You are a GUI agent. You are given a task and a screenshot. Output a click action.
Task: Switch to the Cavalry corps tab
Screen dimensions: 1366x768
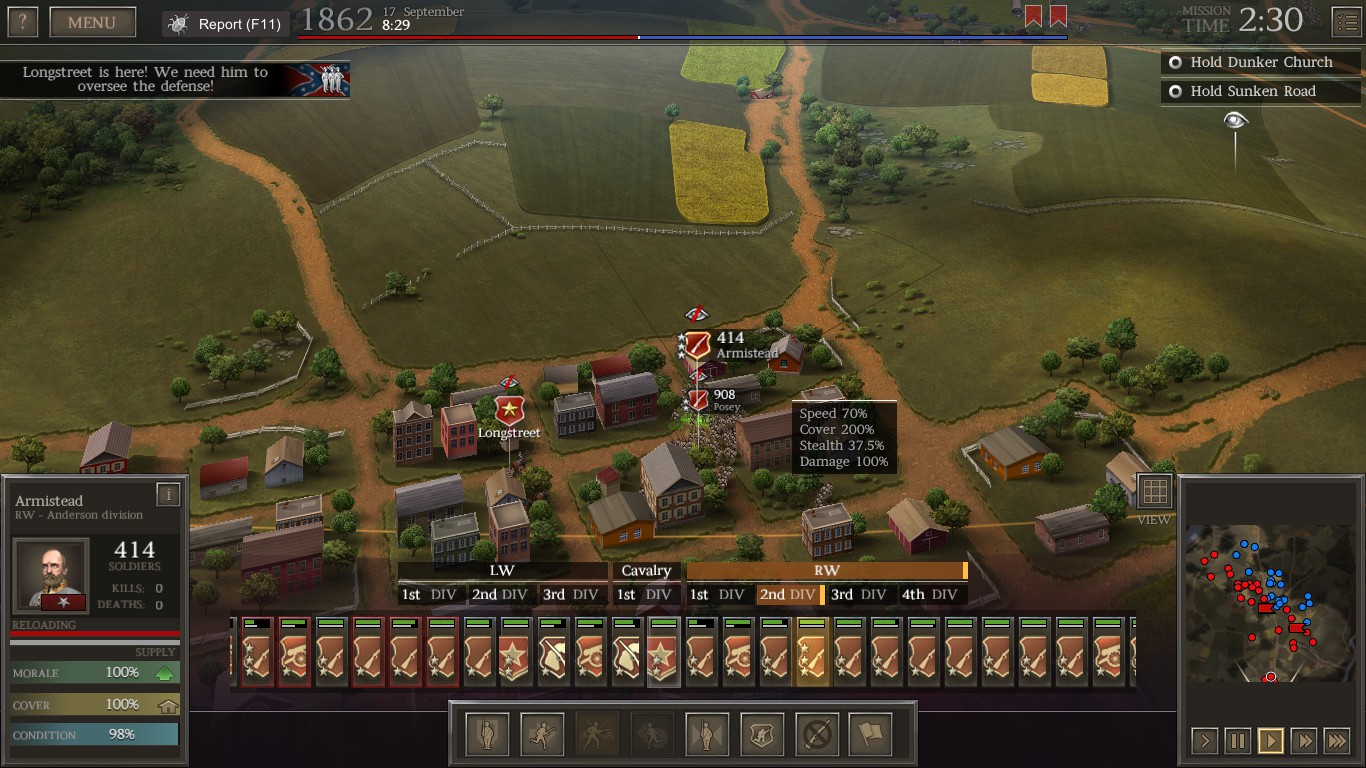click(646, 571)
